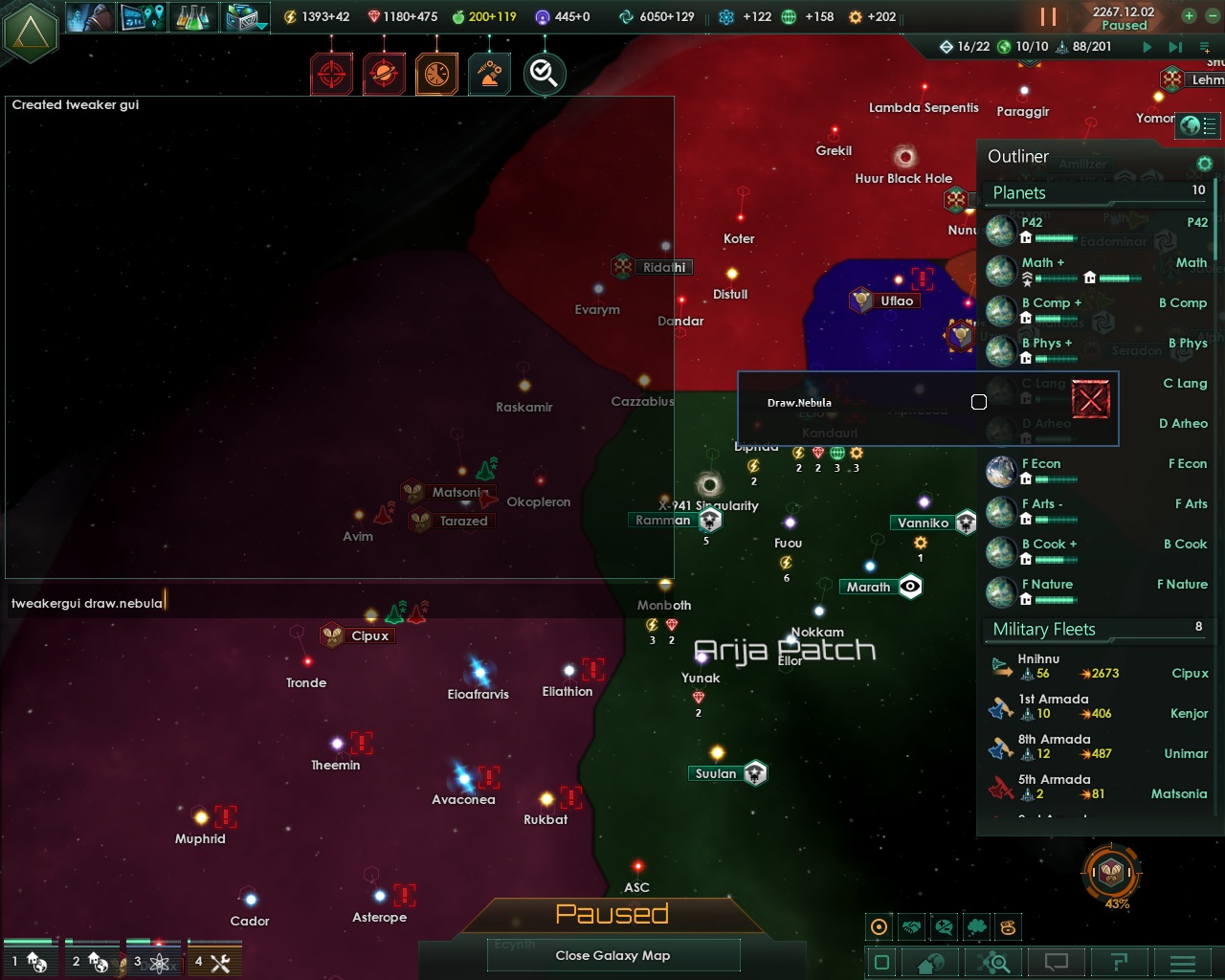Open the message log speech-bubble icon
Screen dimensions: 1225x980
pyautogui.click(x=1057, y=964)
